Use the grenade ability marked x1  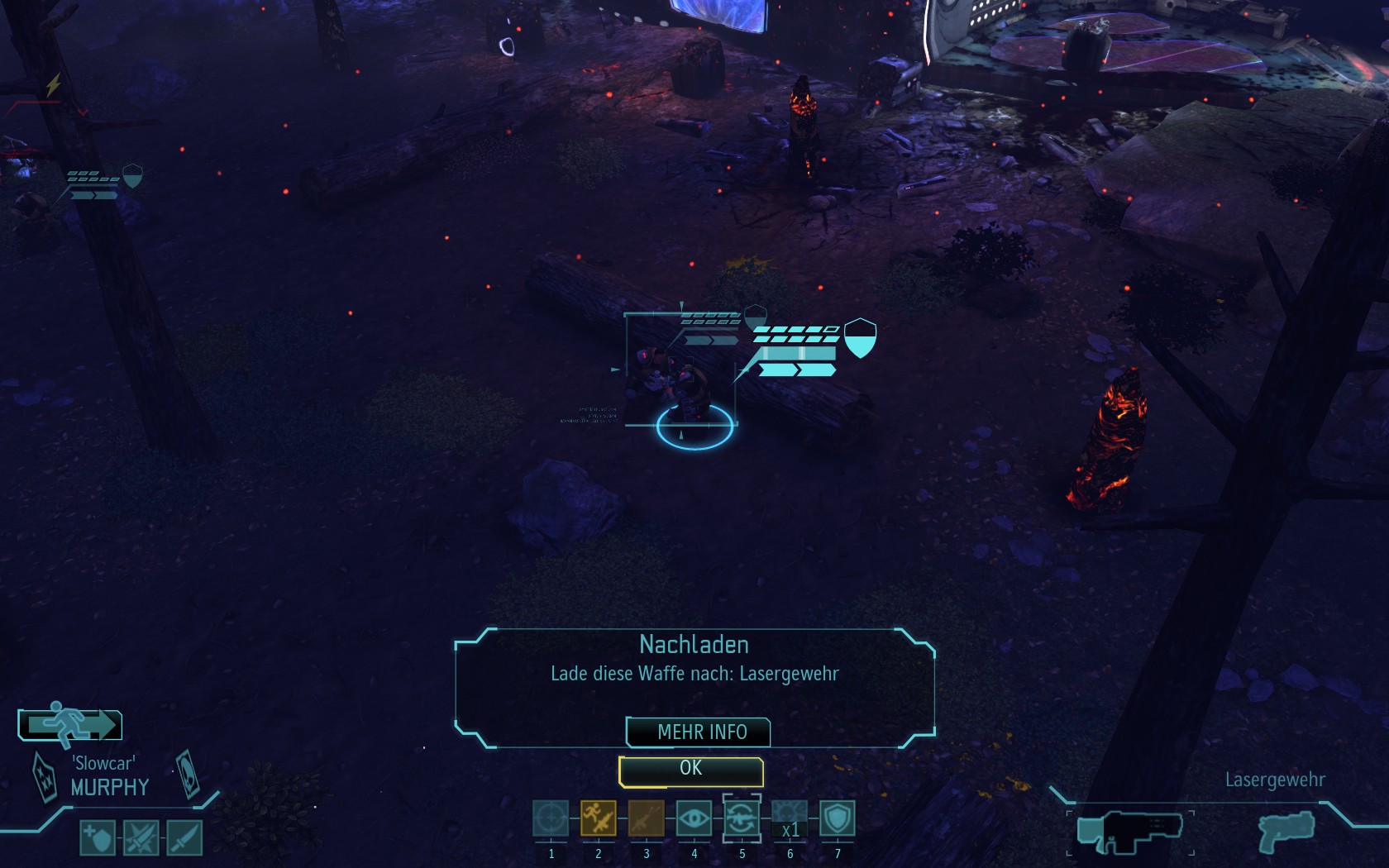790,819
